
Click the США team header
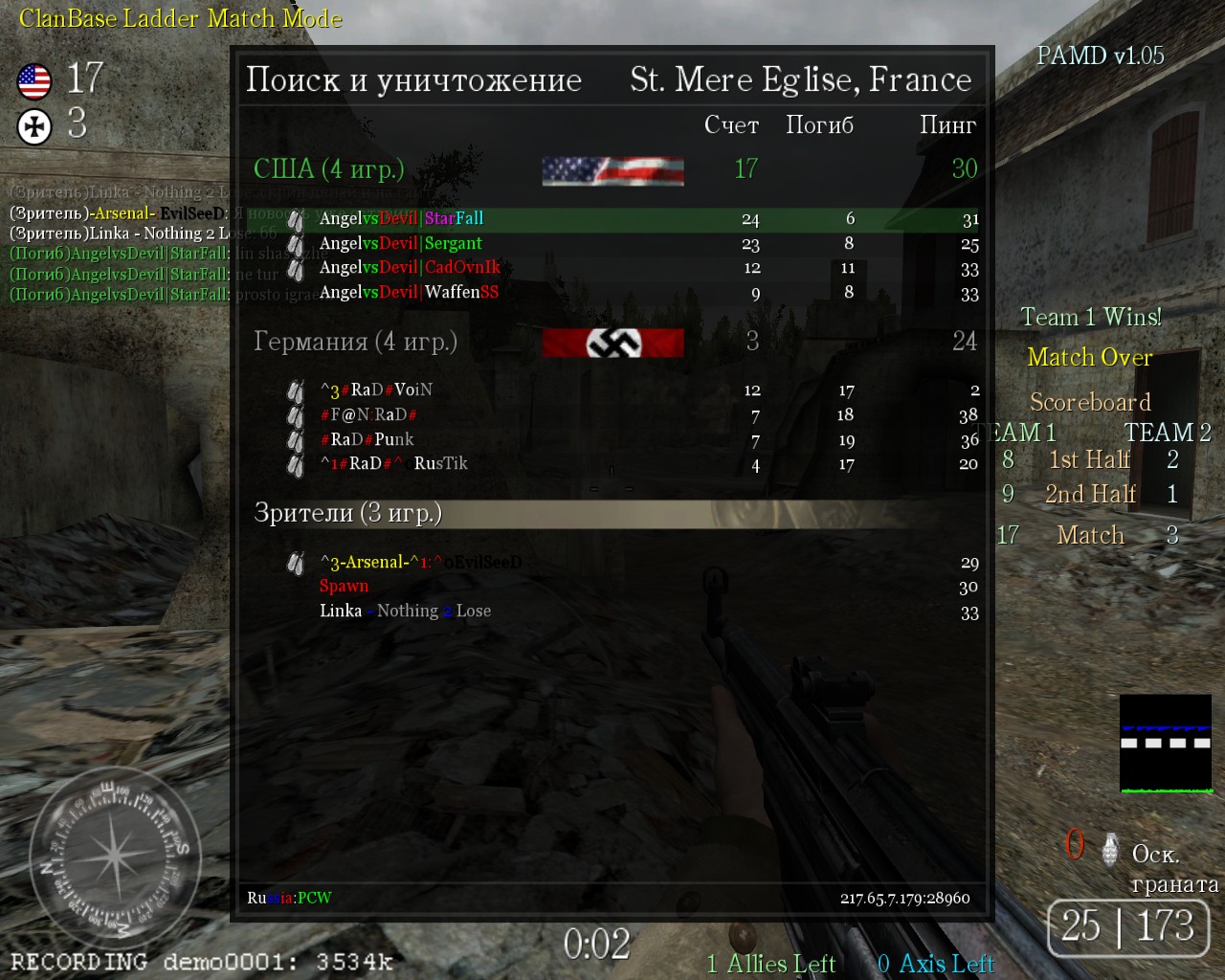pyautogui.click(x=328, y=169)
